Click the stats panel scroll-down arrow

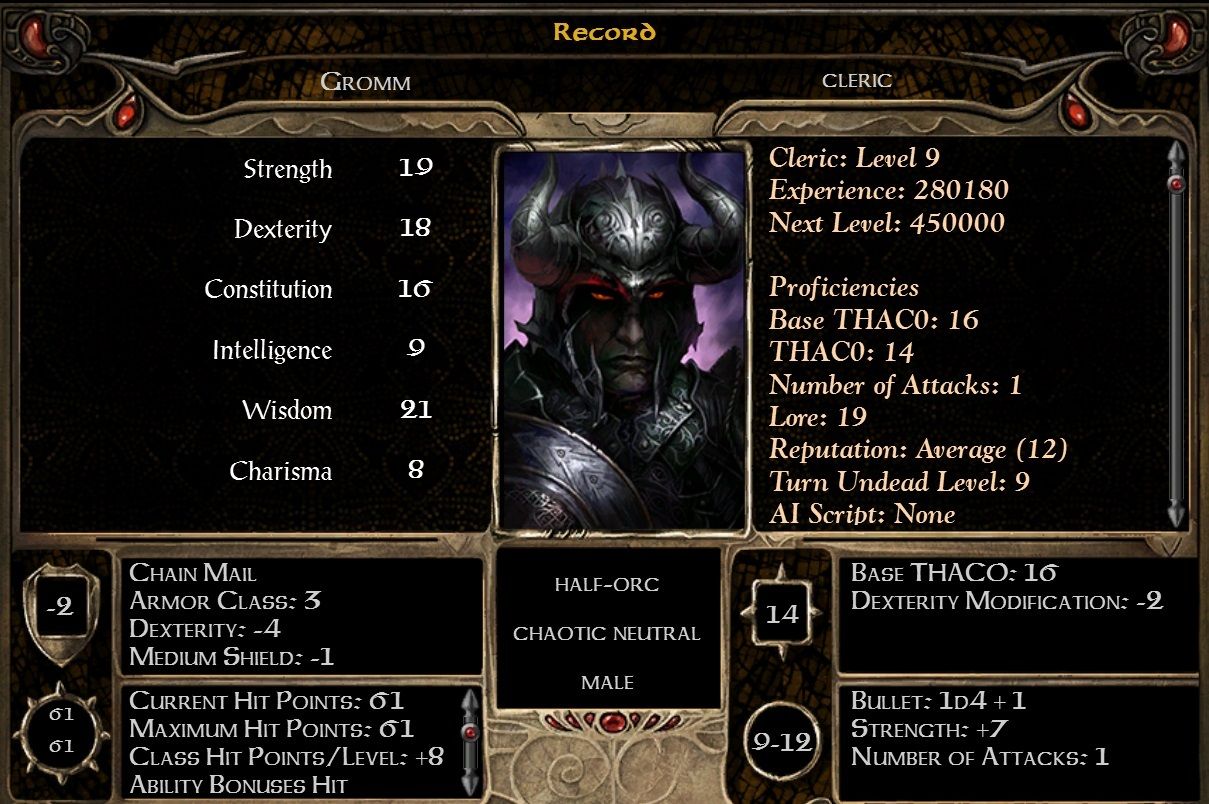(1177, 515)
